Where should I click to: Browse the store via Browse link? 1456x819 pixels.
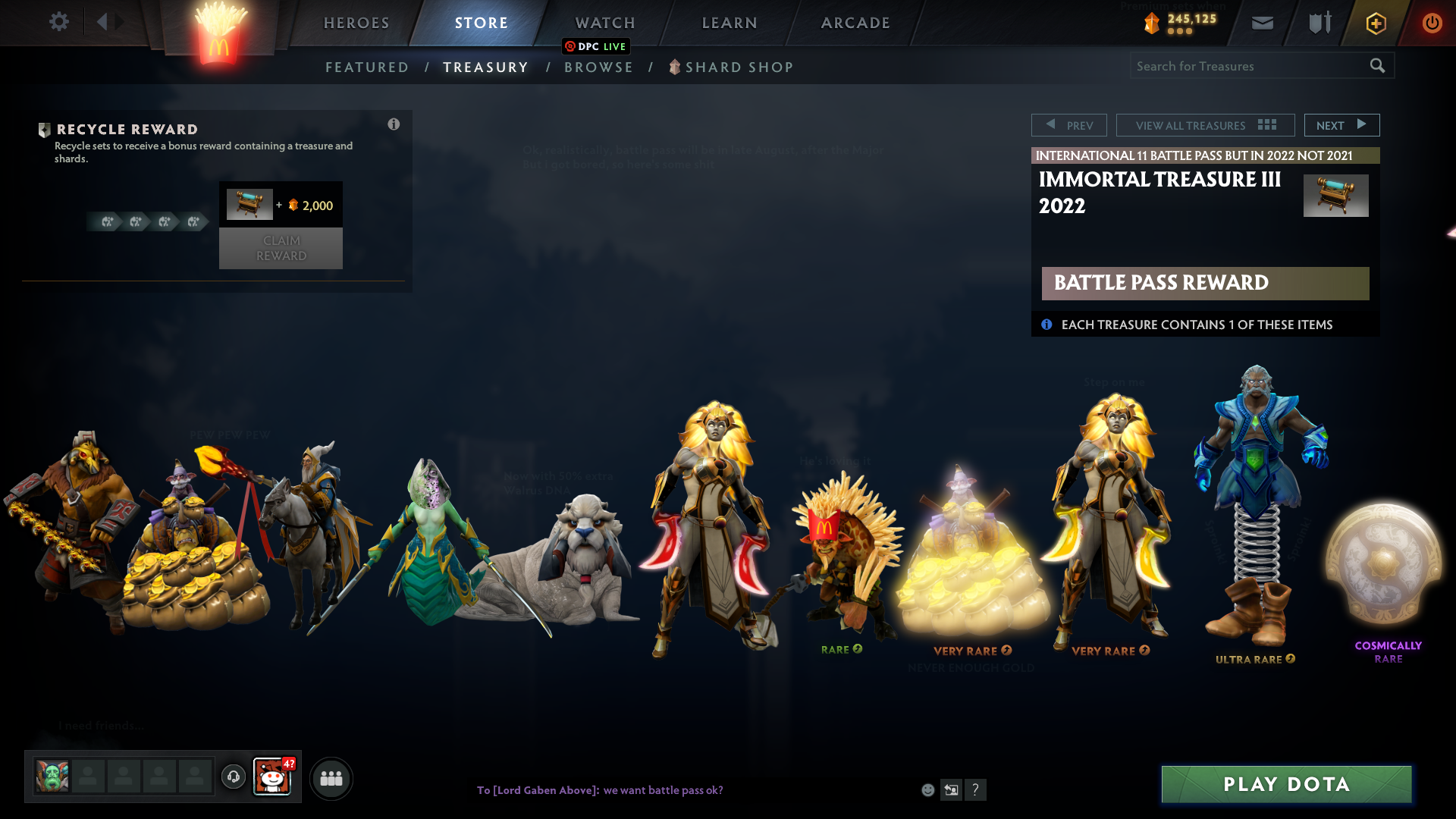pyautogui.click(x=598, y=67)
